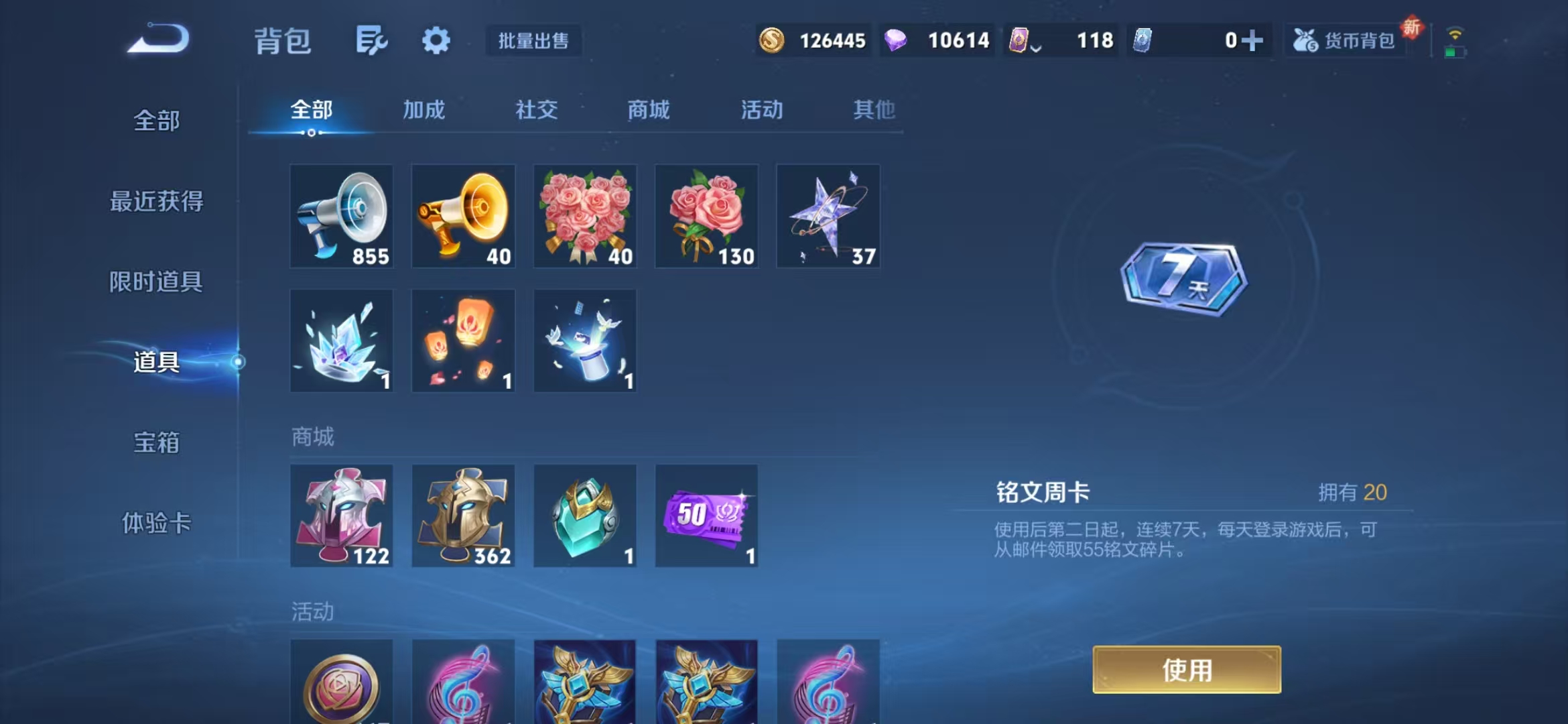Select the pink rune item with 122
The width and height of the screenshot is (1568, 724).
coord(341,516)
